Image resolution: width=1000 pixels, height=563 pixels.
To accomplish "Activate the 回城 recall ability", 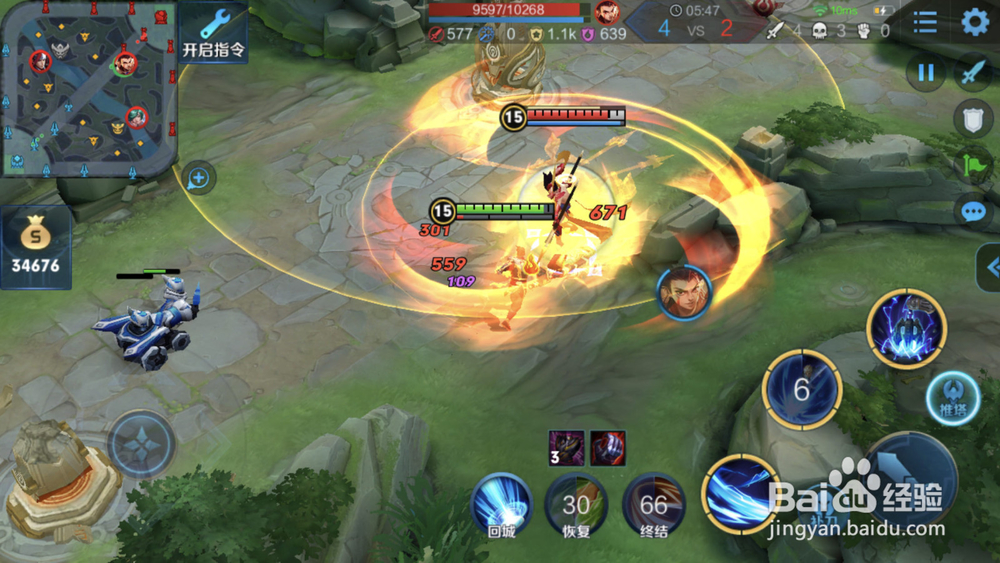I will pyautogui.click(x=501, y=504).
